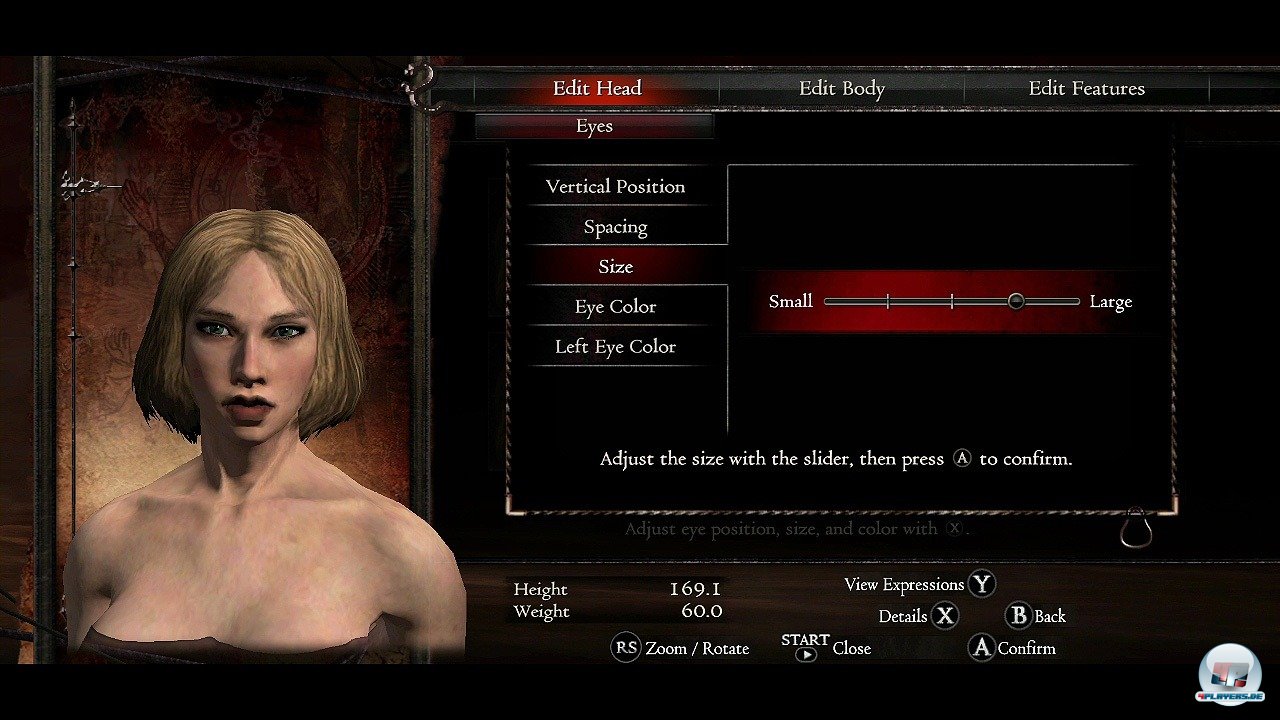Select the eye Size option
The height and width of the screenshot is (720, 1280).
(615, 267)
